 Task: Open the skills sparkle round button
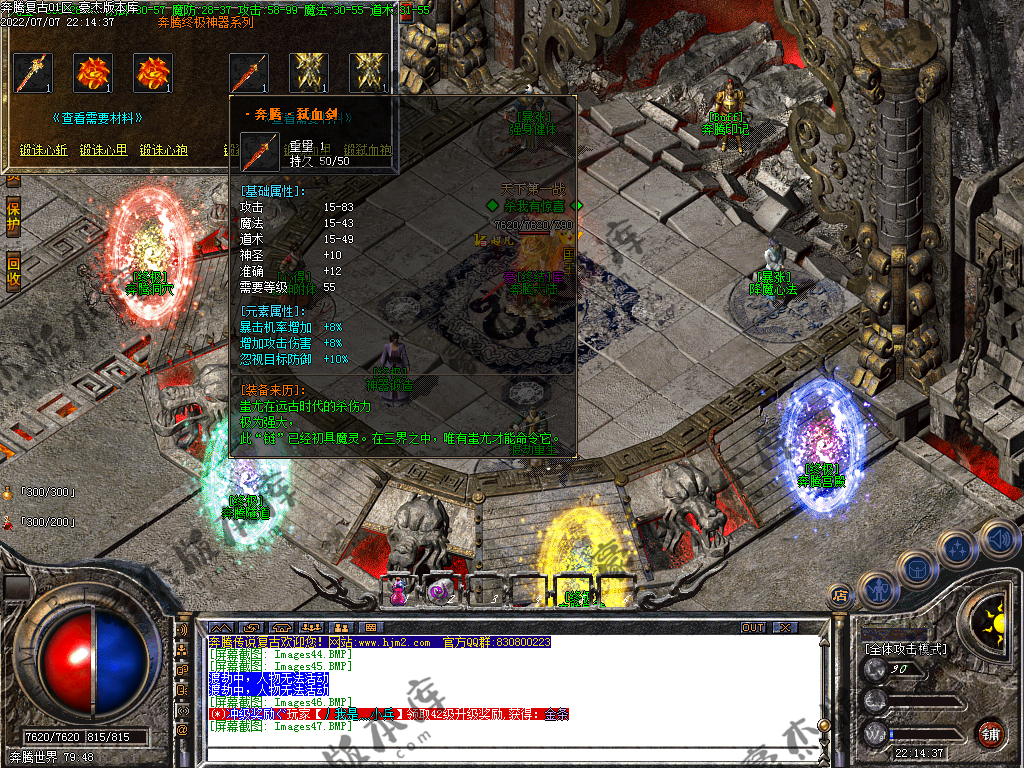(x=958, y=549)
